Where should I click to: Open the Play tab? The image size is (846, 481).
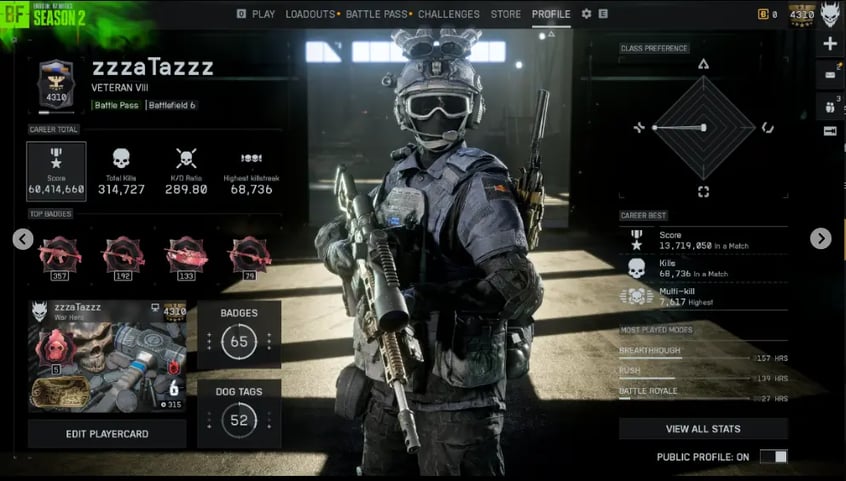coord(263,14)
